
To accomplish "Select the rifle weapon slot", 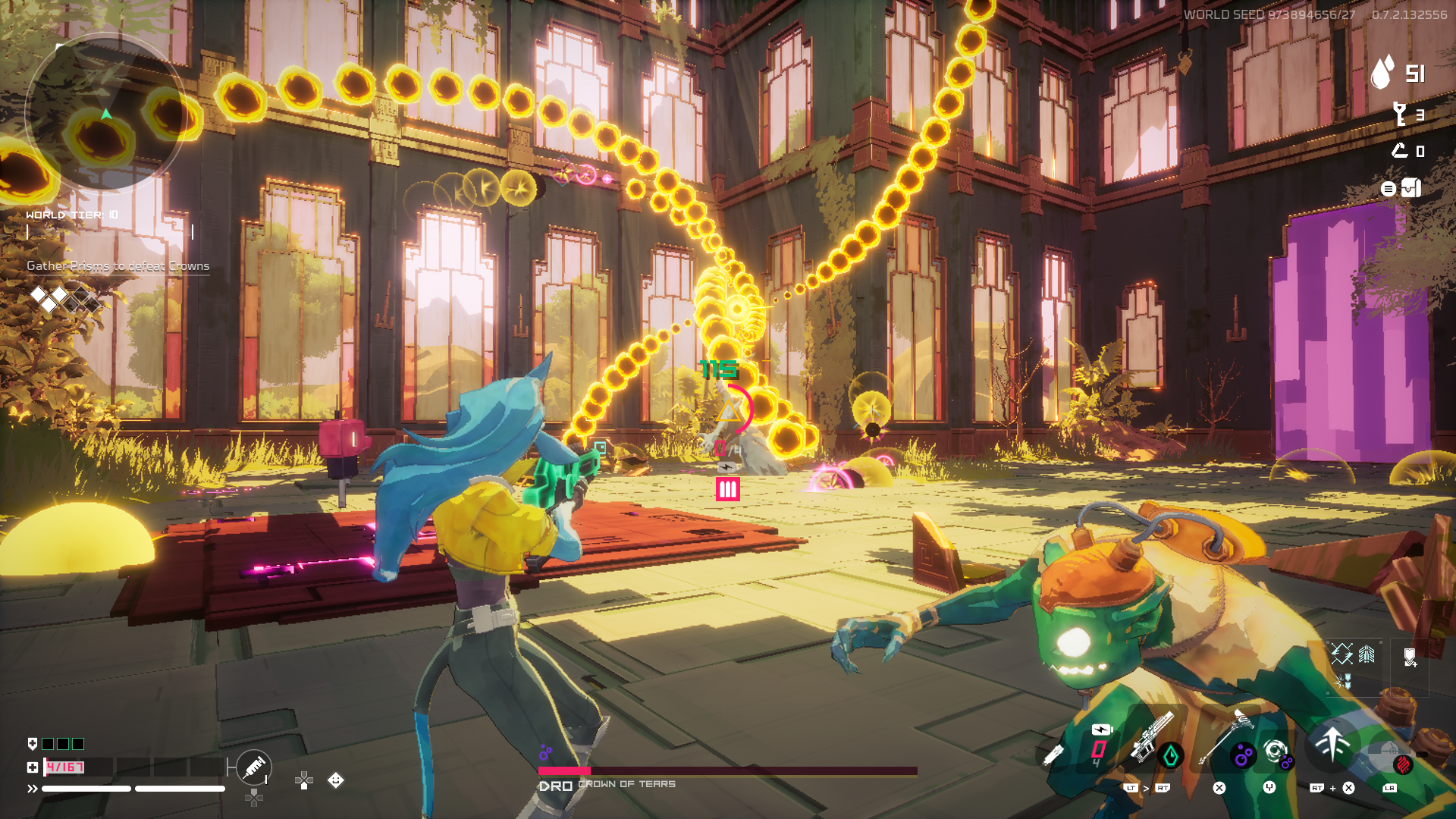I will point(1150,737).
